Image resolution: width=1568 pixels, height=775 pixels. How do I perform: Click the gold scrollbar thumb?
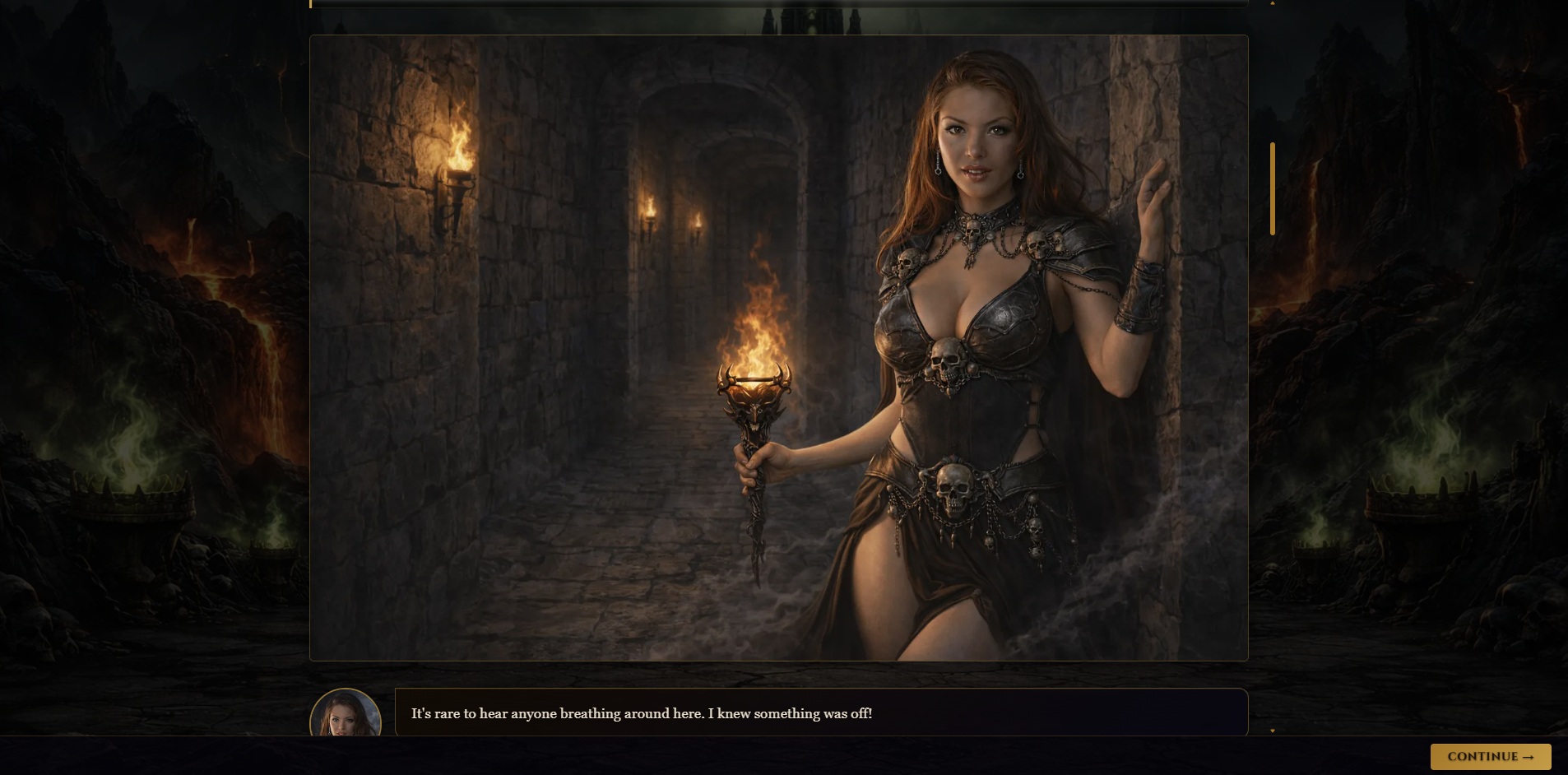click(x=1273, y=189)
